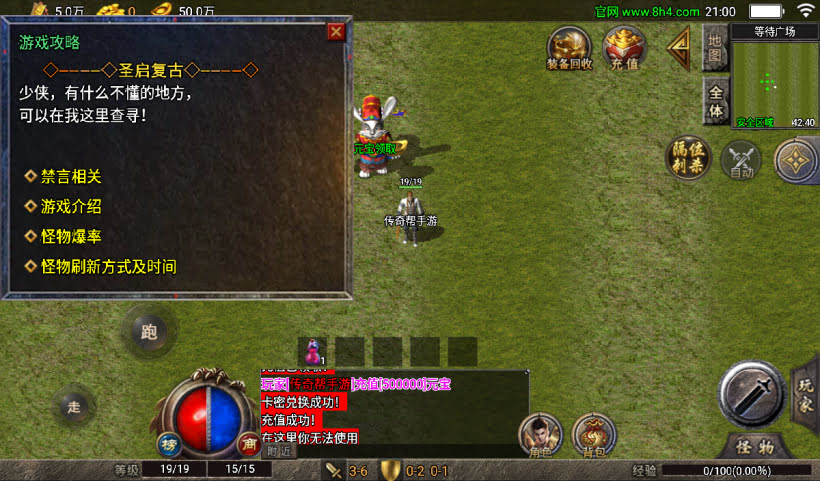820x481 pixels.
Task: Open the 充值 recharge shop
Action: tap(624, 47)
